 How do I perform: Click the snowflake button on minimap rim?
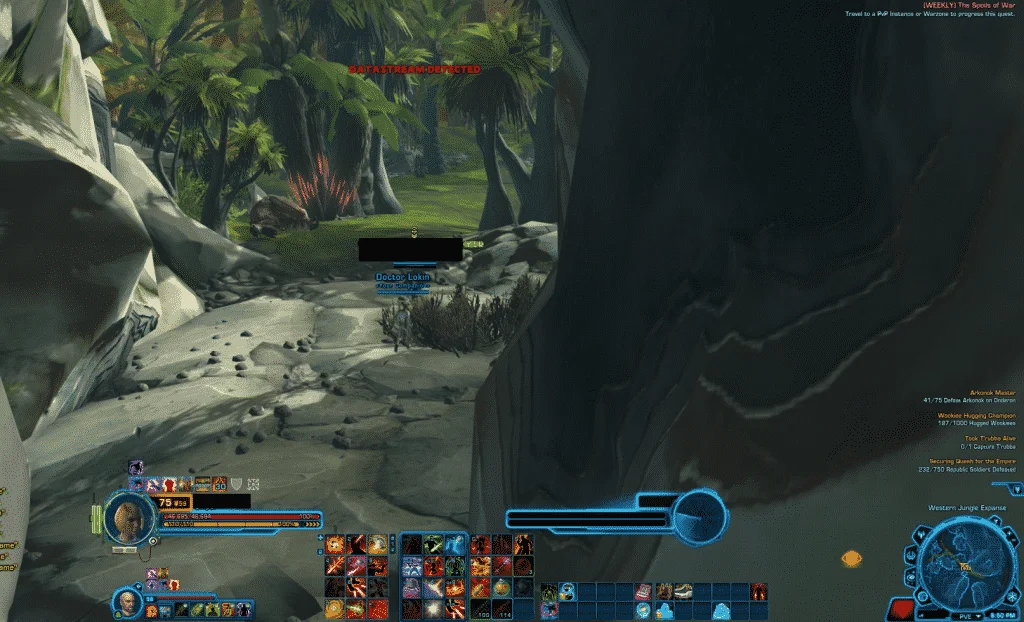pyautogui.click(x=1010, y=594)
